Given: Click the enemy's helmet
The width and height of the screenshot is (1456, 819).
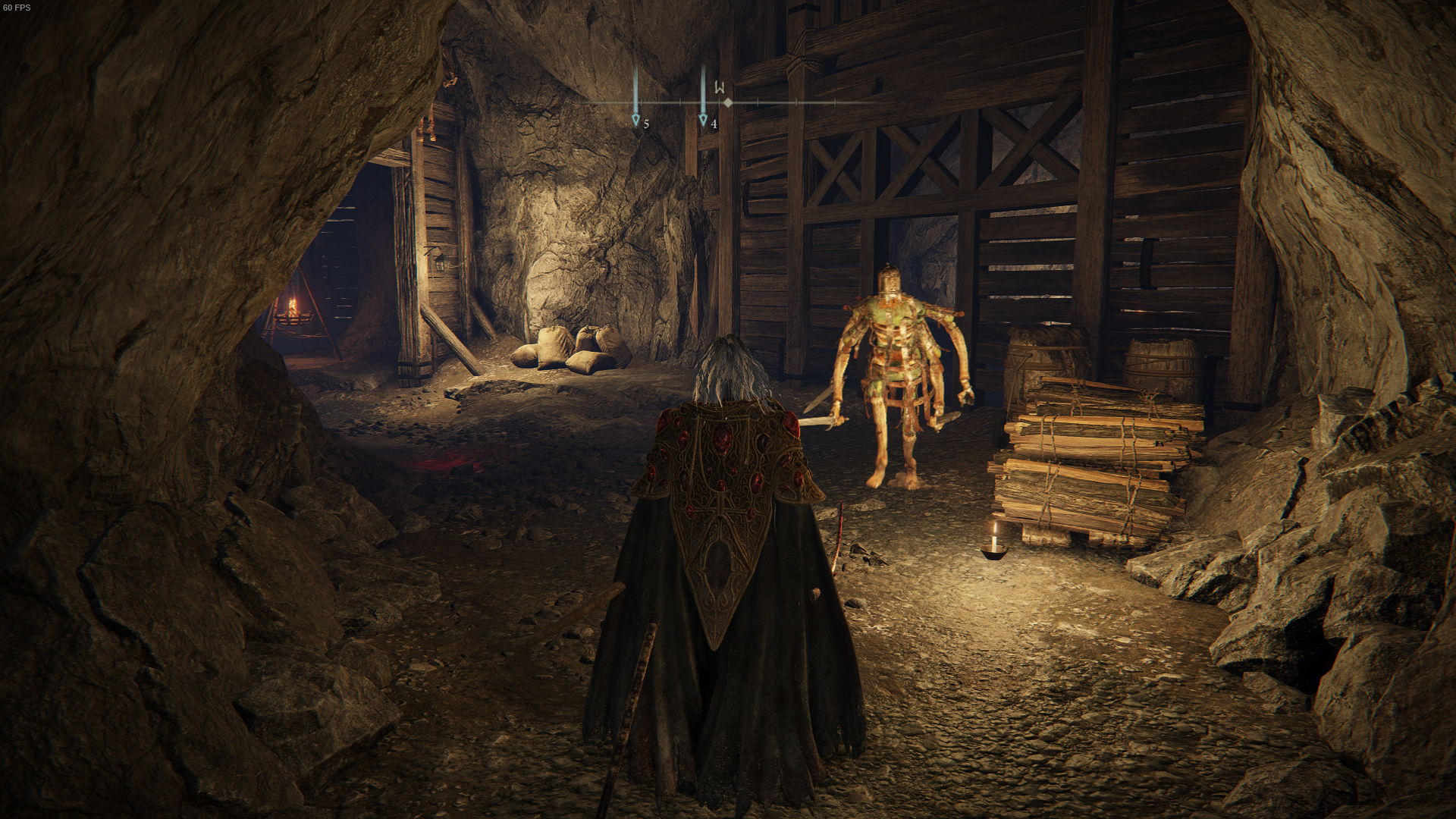Looking at the screenshot, I should (x=889, y=281).
